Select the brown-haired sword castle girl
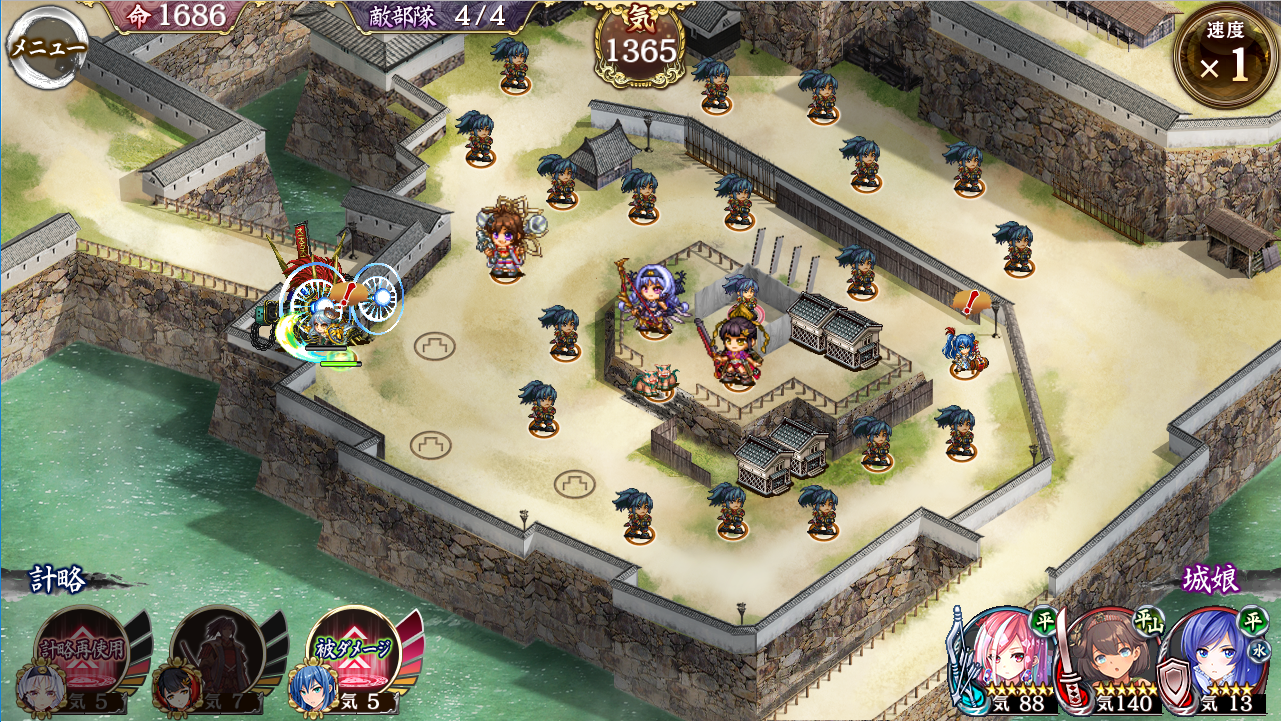The width and height of the screenshot is (1281, 722). coord(1110,660)
